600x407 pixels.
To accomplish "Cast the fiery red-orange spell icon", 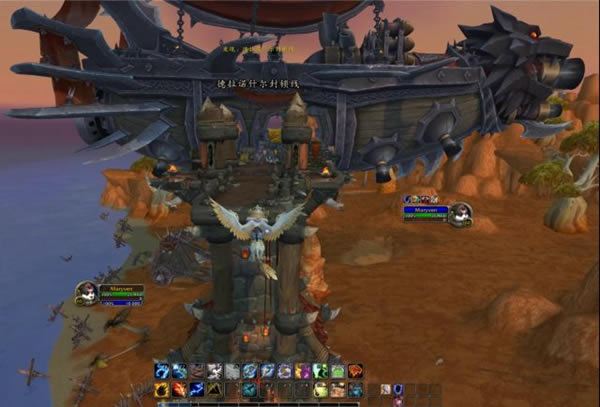I will (178, 389).
